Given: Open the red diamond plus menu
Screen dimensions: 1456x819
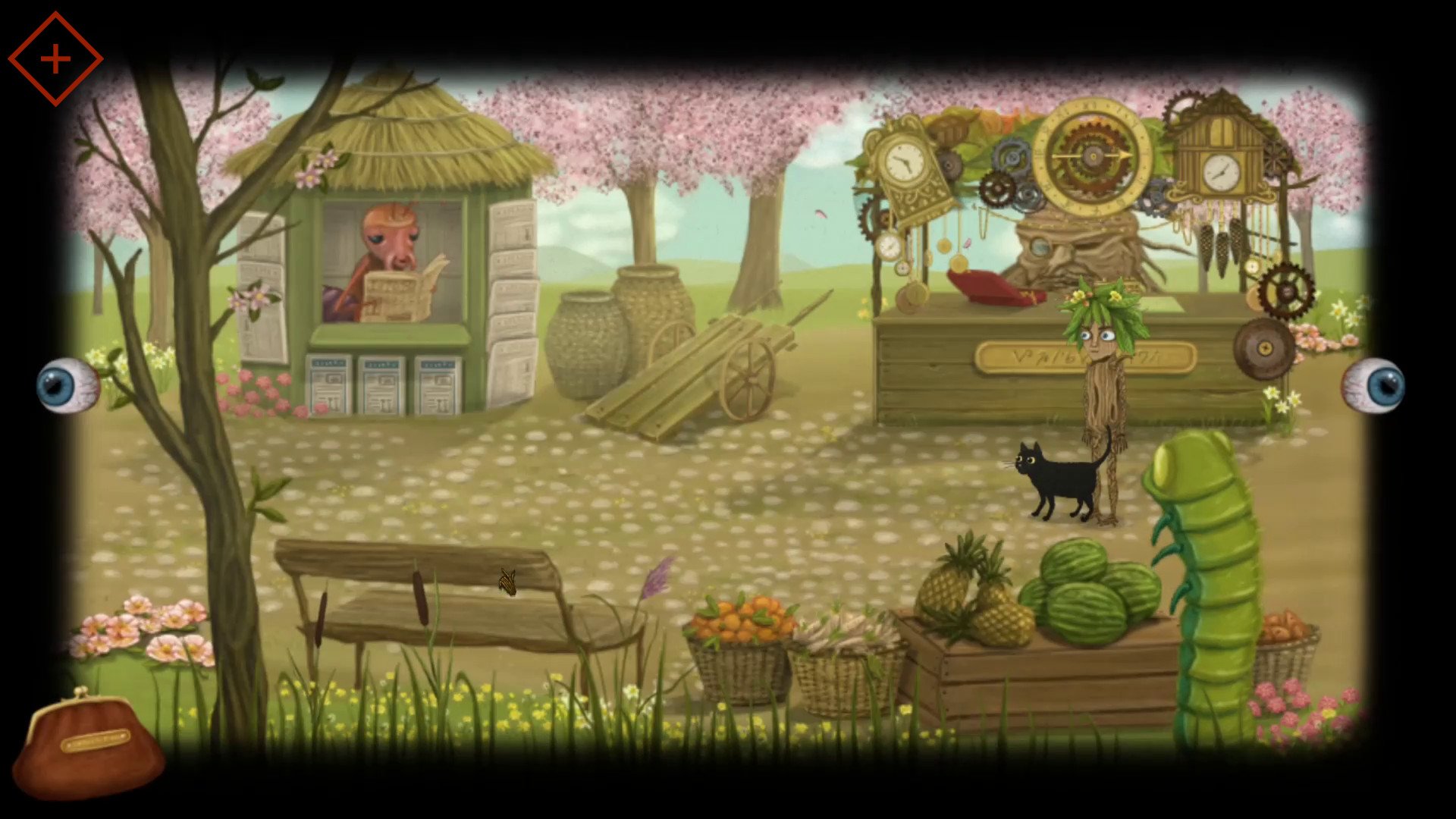Looking at the screenshot, I should pyautogui.click(x=55, y=59).
